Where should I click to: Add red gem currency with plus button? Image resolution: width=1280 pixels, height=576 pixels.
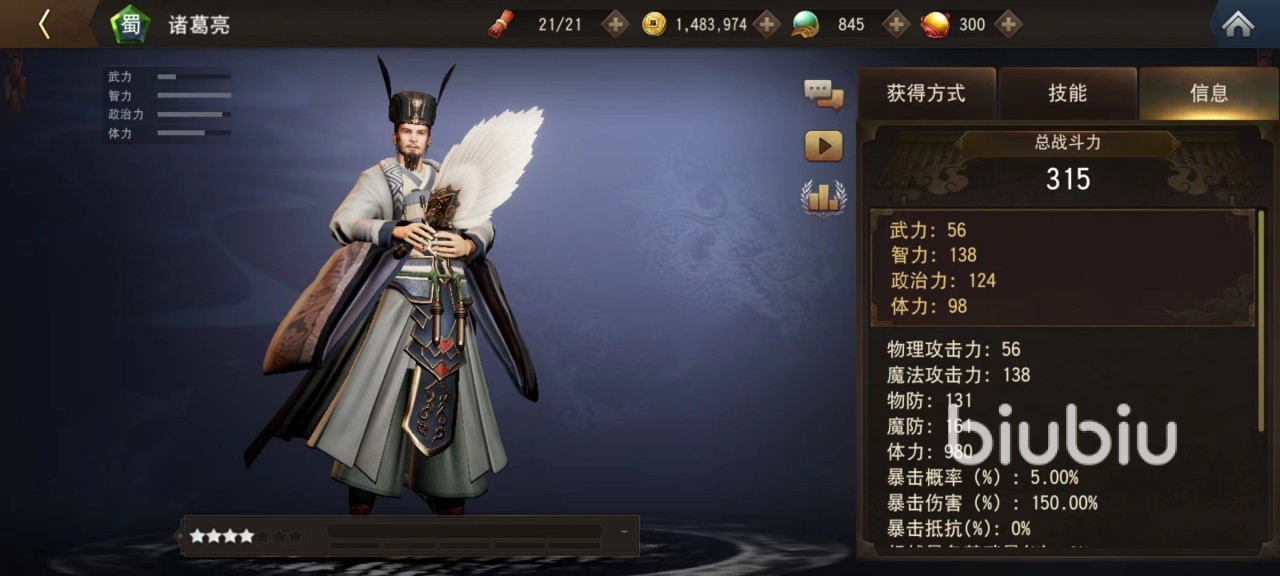tap(1008, 24)
